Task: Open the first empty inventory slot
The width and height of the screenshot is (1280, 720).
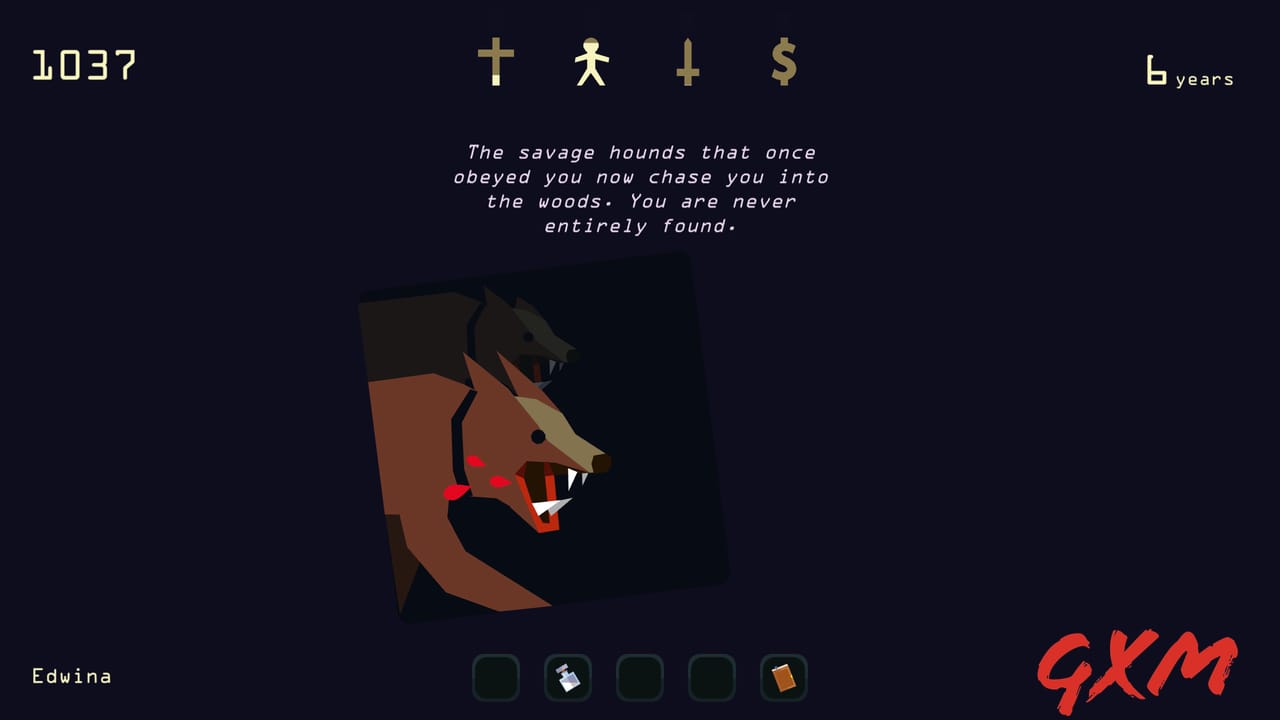Action: click(495, 678)
